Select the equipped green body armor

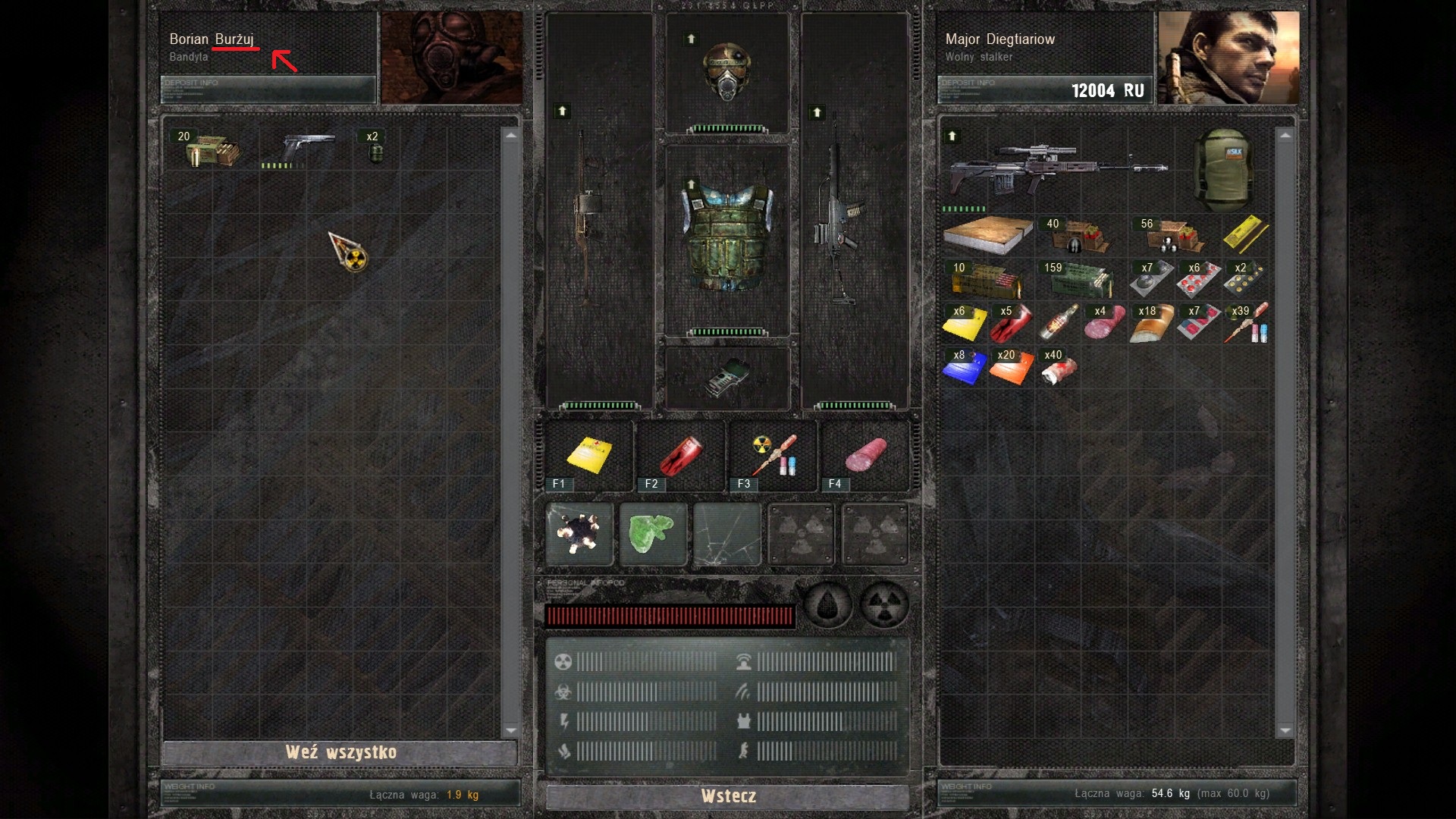point(726,237)
